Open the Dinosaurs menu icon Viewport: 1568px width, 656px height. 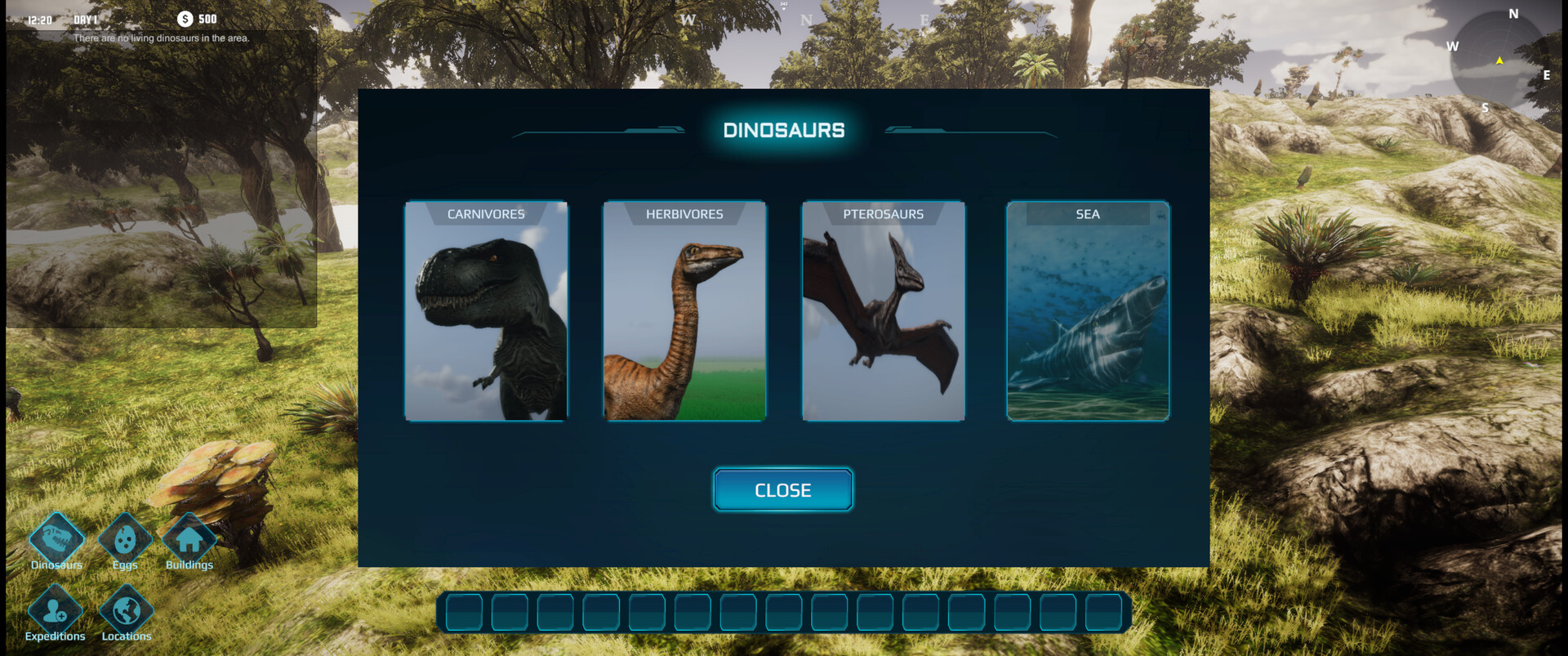[x=56, y=539]
